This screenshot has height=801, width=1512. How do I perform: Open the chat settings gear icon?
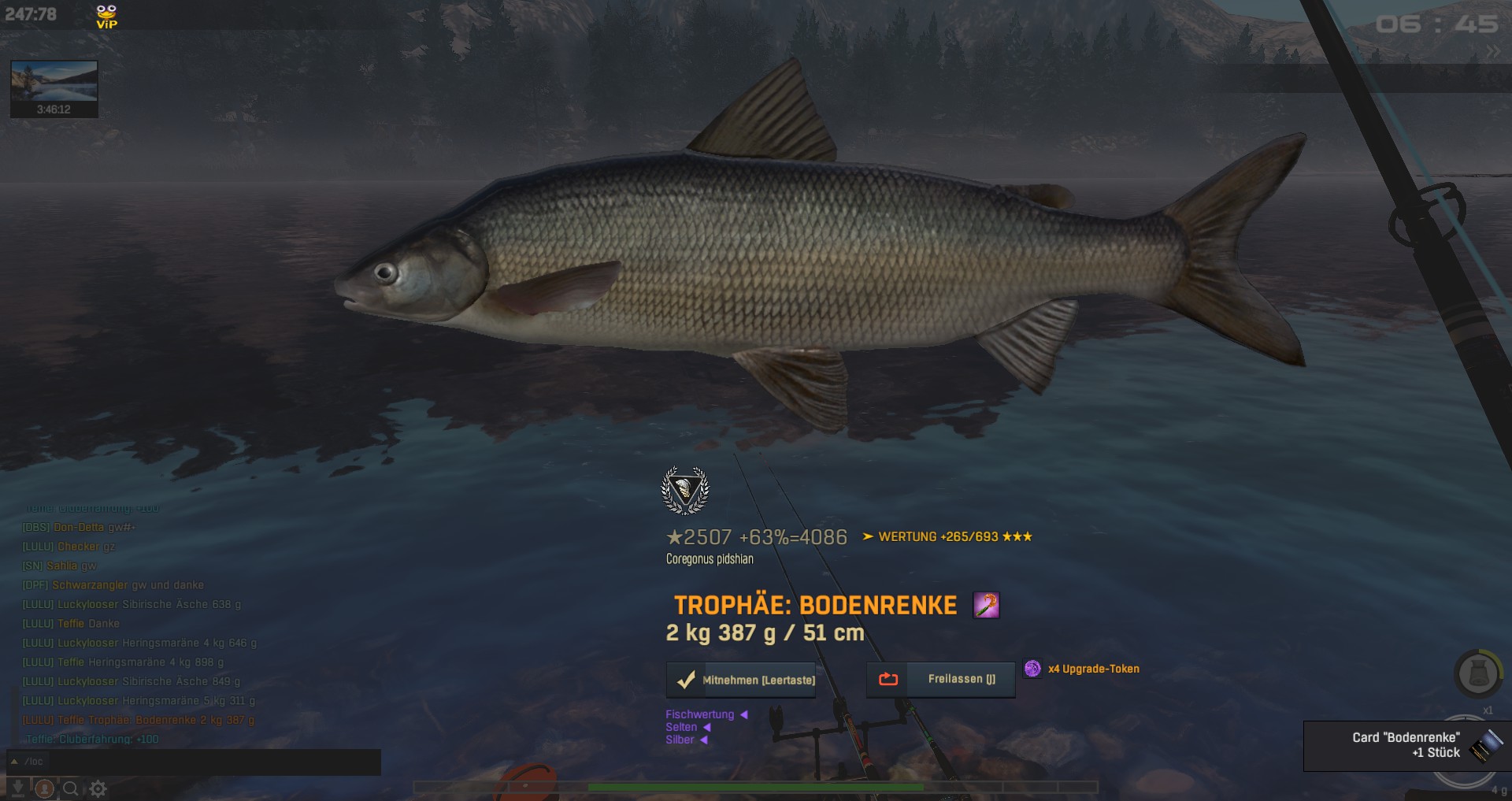coord(98,788)
